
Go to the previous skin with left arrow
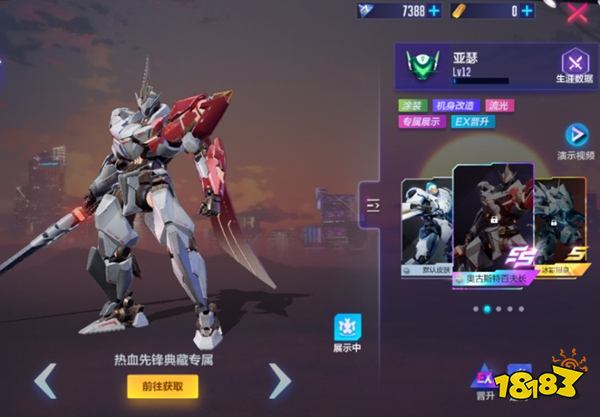point(45,381)
